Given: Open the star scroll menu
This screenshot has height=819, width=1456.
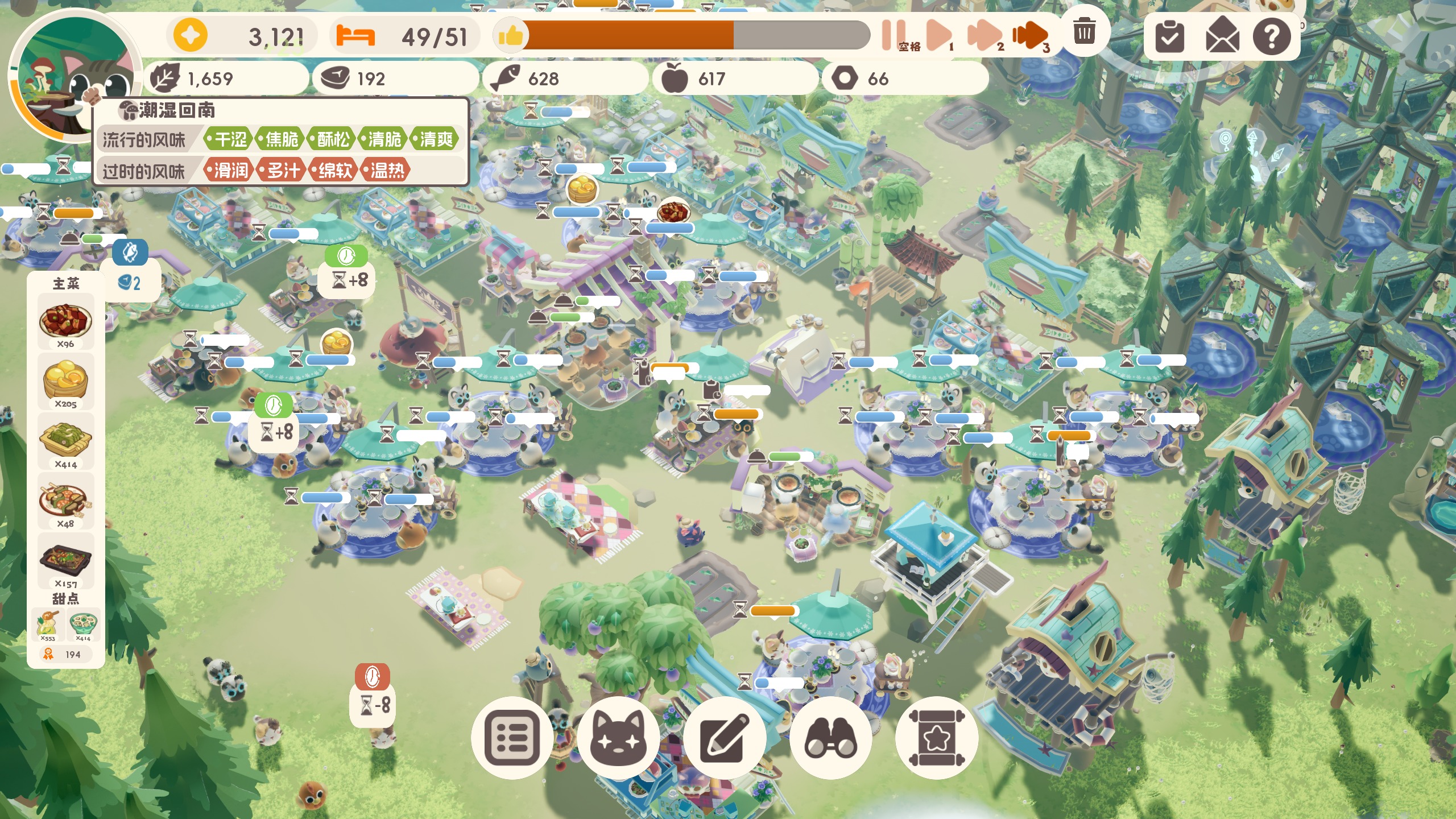Looking at the screenshot, I should (x=936, y=738).
